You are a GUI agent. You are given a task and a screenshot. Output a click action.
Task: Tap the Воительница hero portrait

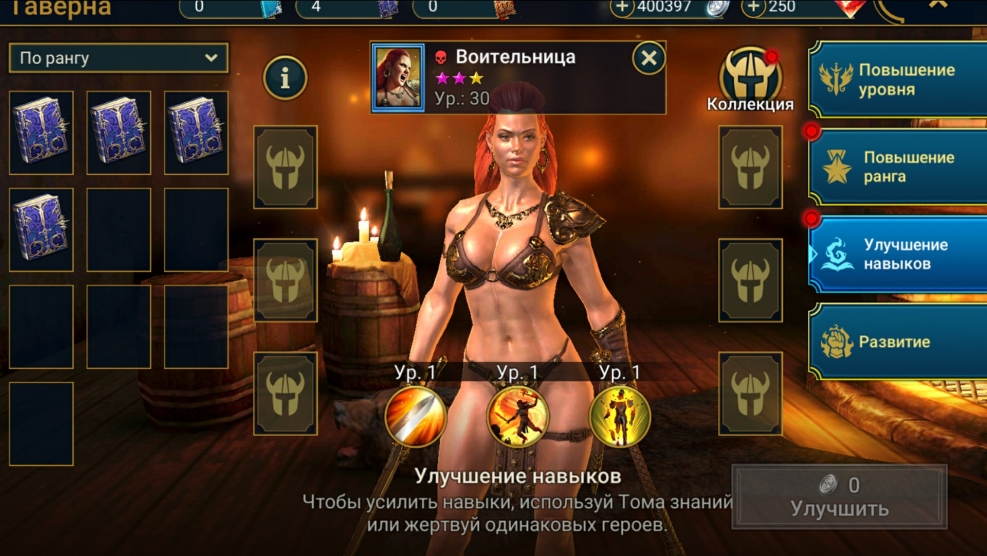click(x=399, y=77)
